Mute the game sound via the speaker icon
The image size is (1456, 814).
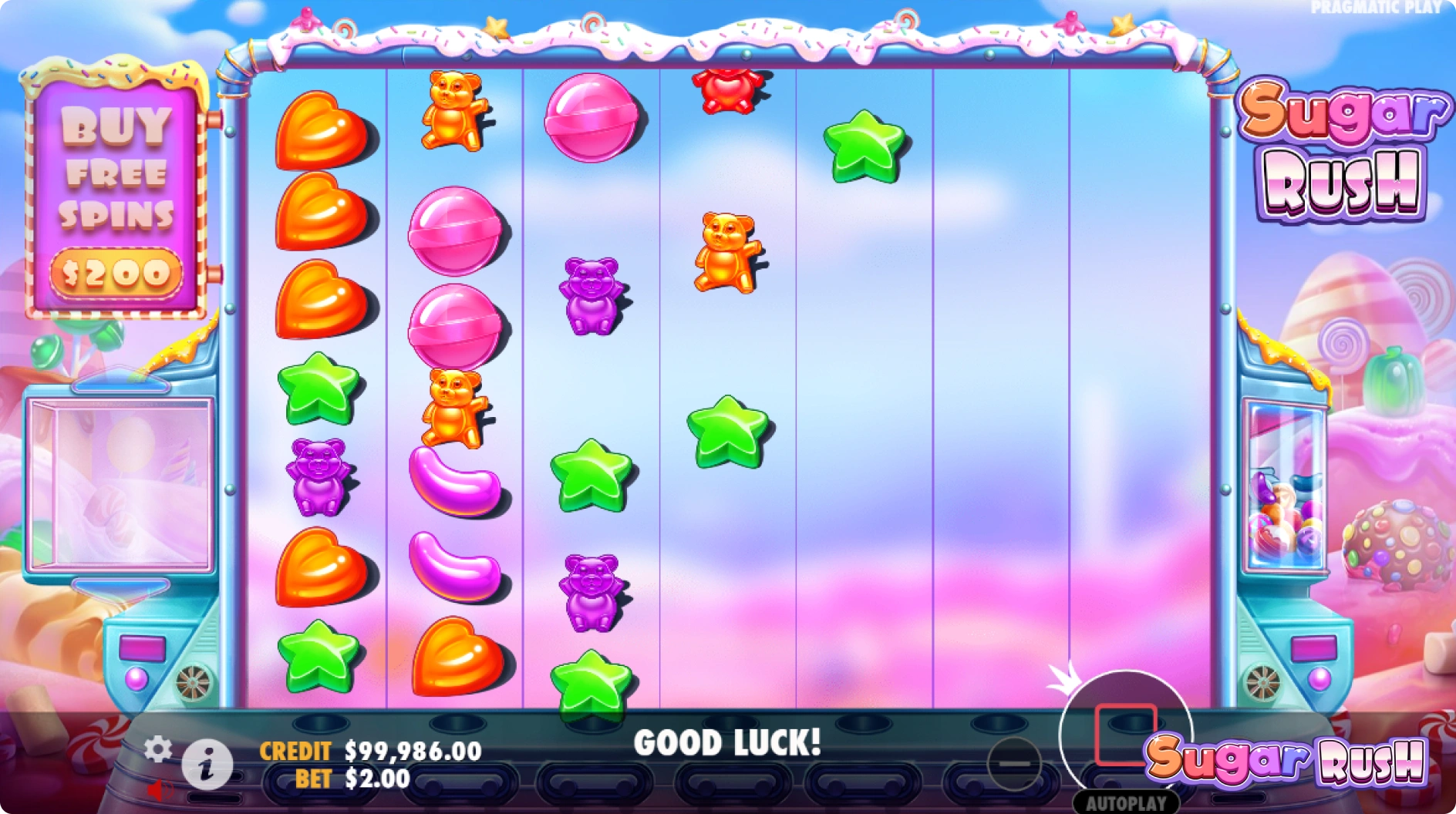pyautogui.click(x=160, y=791)
